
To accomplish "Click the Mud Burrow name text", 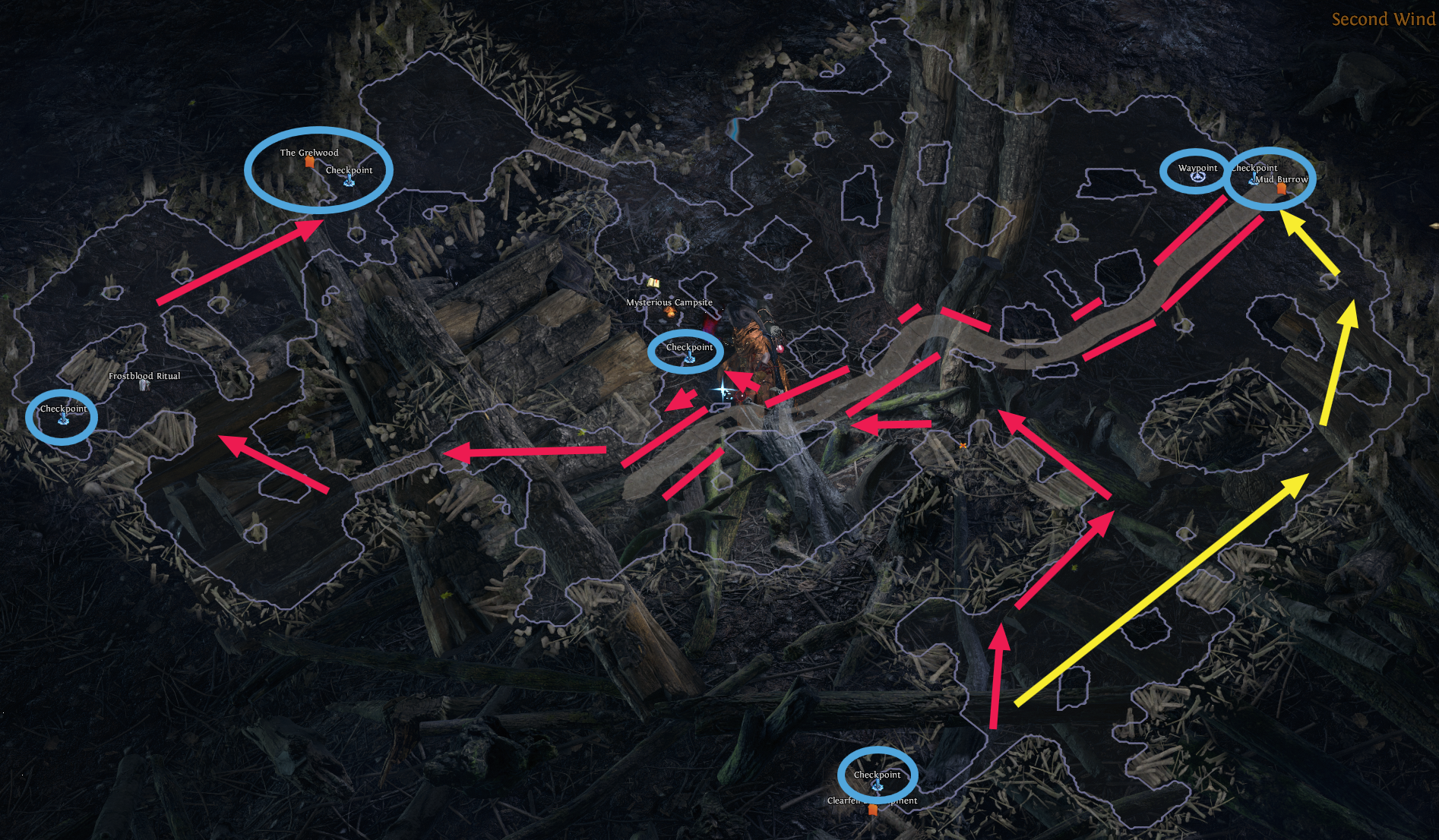I will coord(1282,179).
